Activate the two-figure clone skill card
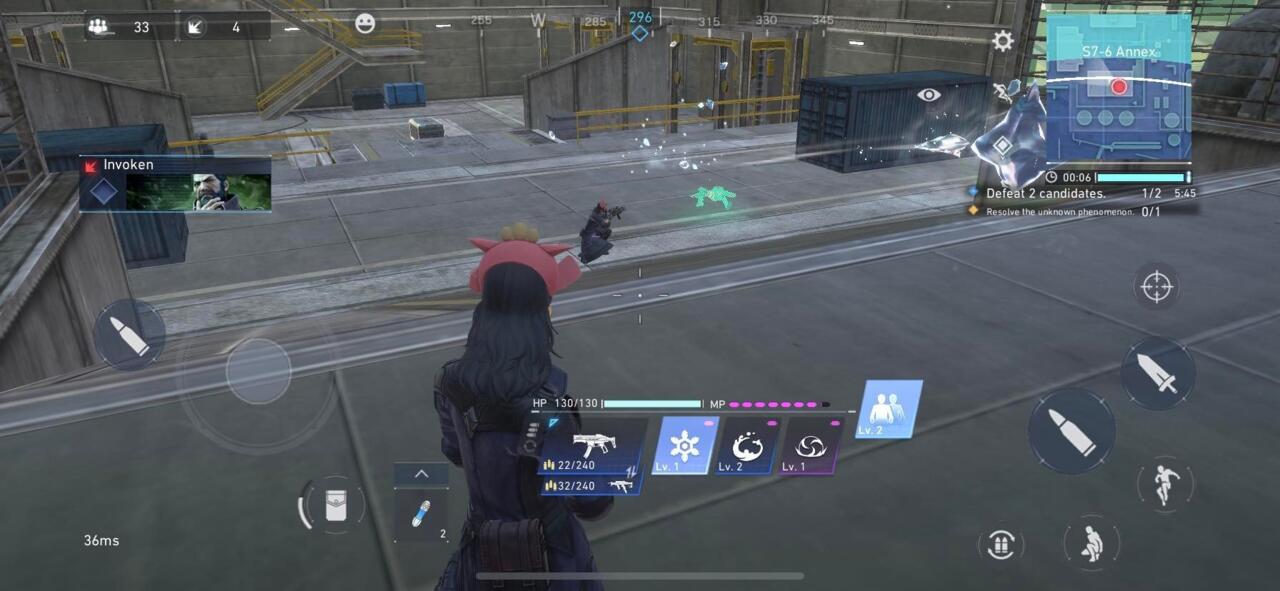The height and width of the screenshot is (591, 1280). pyautogui.click(x=886, y=409)
